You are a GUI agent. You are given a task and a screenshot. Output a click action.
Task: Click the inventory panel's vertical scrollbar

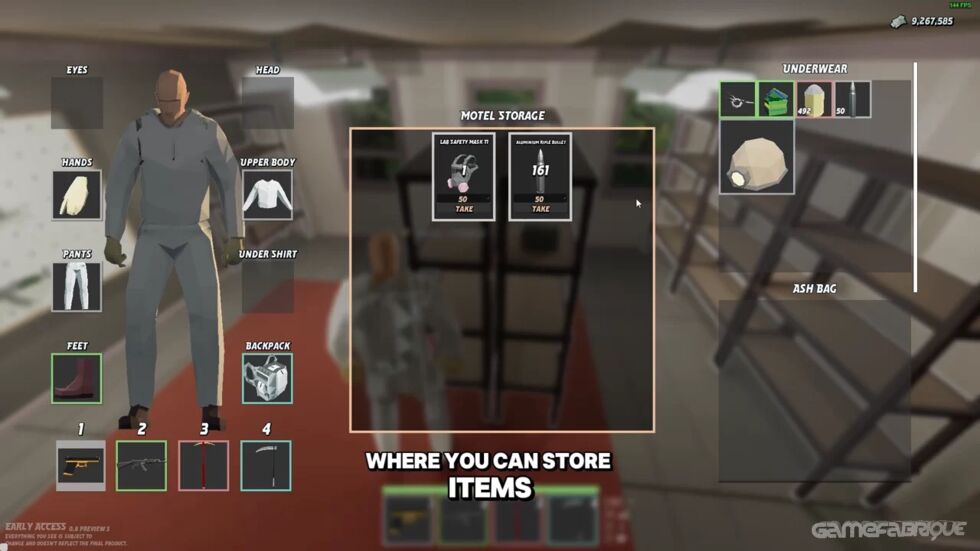915,177
